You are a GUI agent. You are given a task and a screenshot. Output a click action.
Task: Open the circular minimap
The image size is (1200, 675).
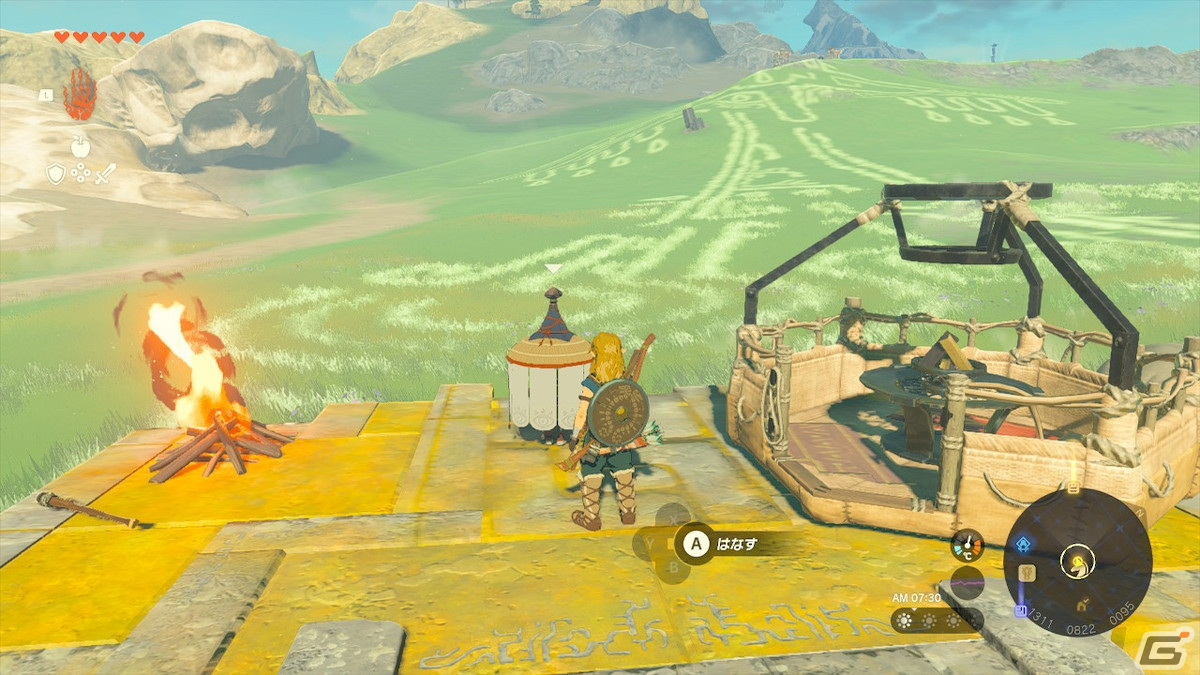1077,562
